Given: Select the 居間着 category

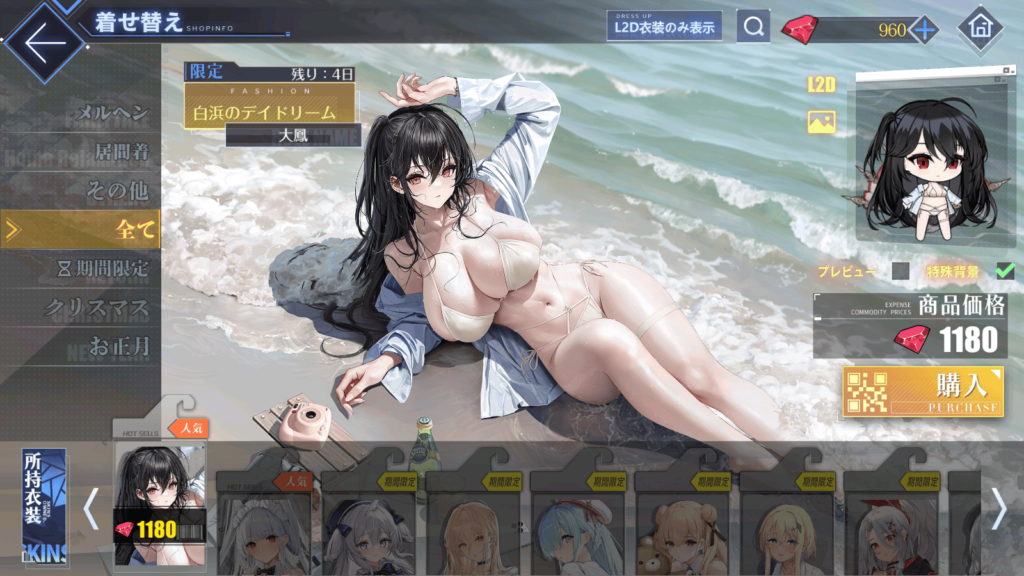Looking at the screenshot, I should pos(121,152).
